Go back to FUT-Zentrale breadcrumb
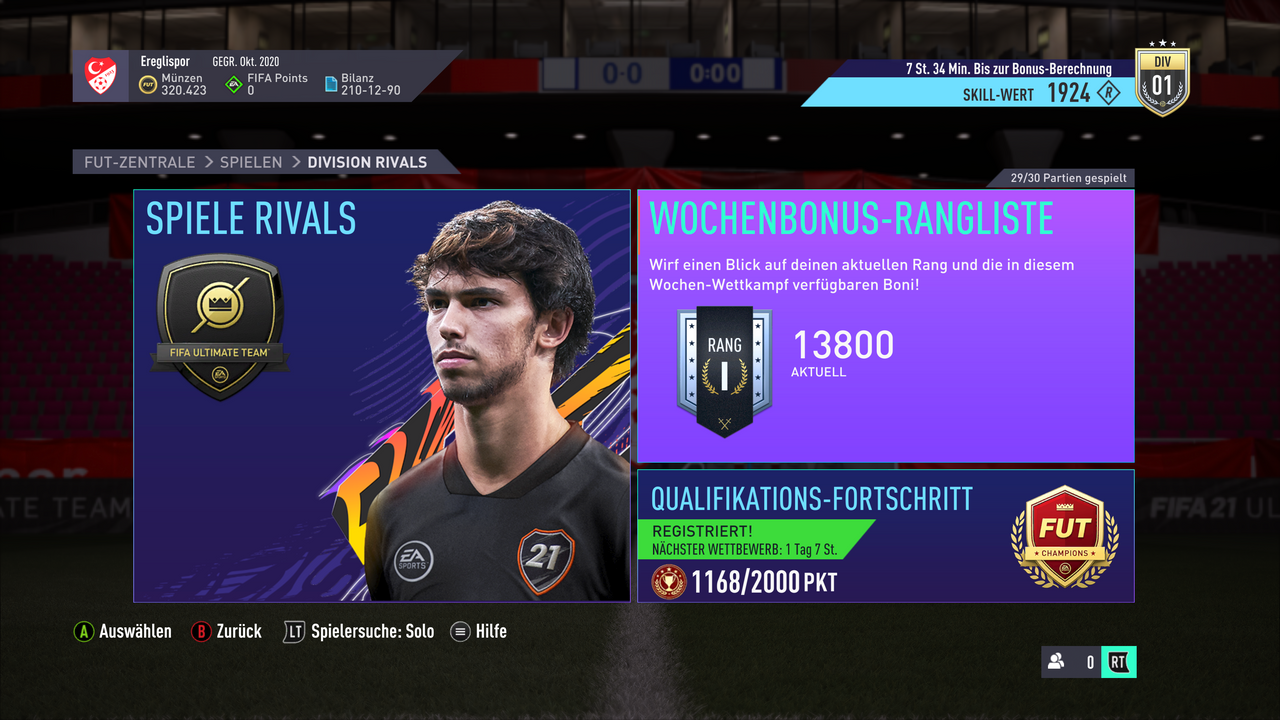 [140, 162]
